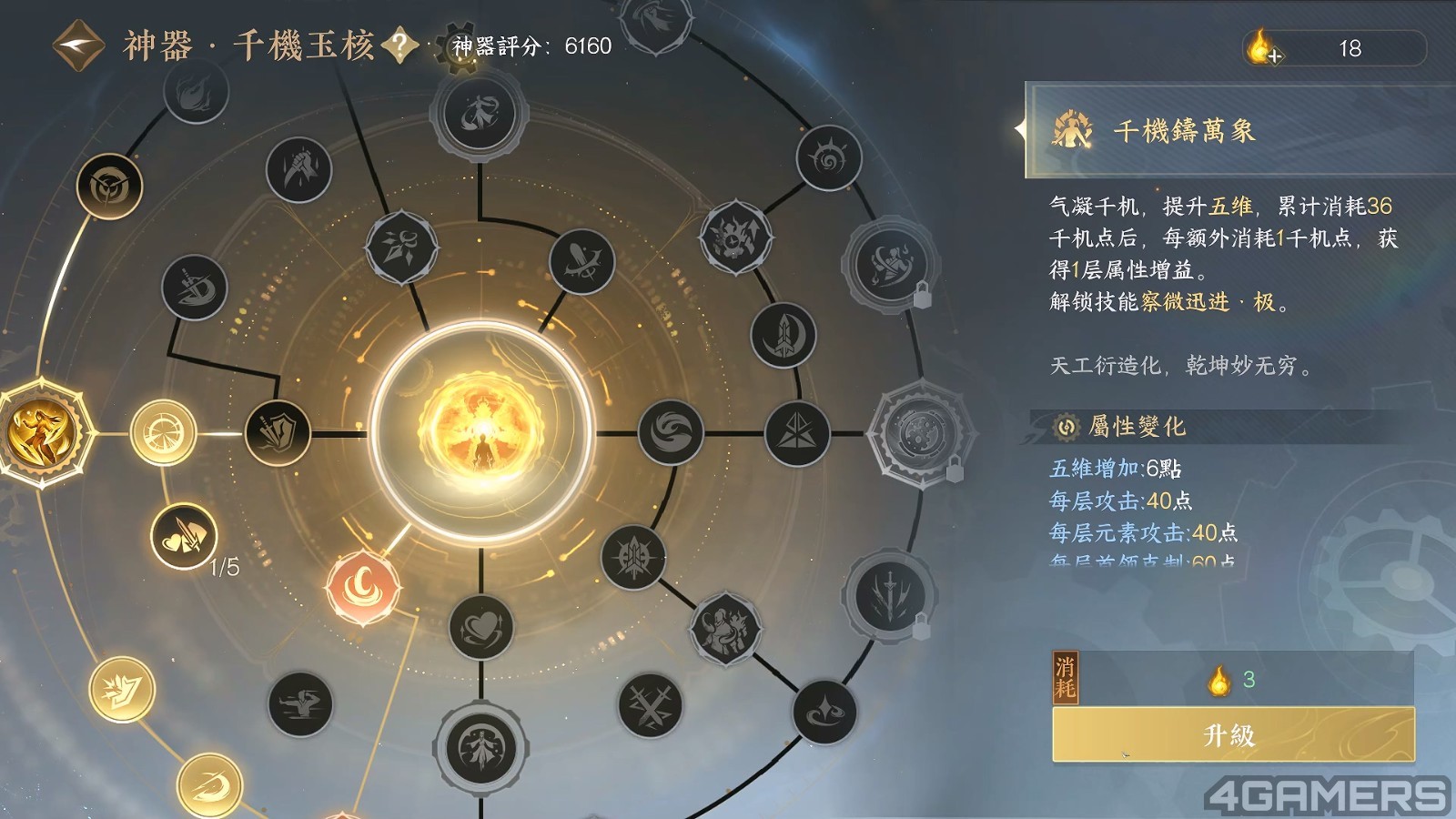Image resolution: width=1456 pixels, height=819 pixels.
Task: Pick the spiral vortex node
Action: 828,158
